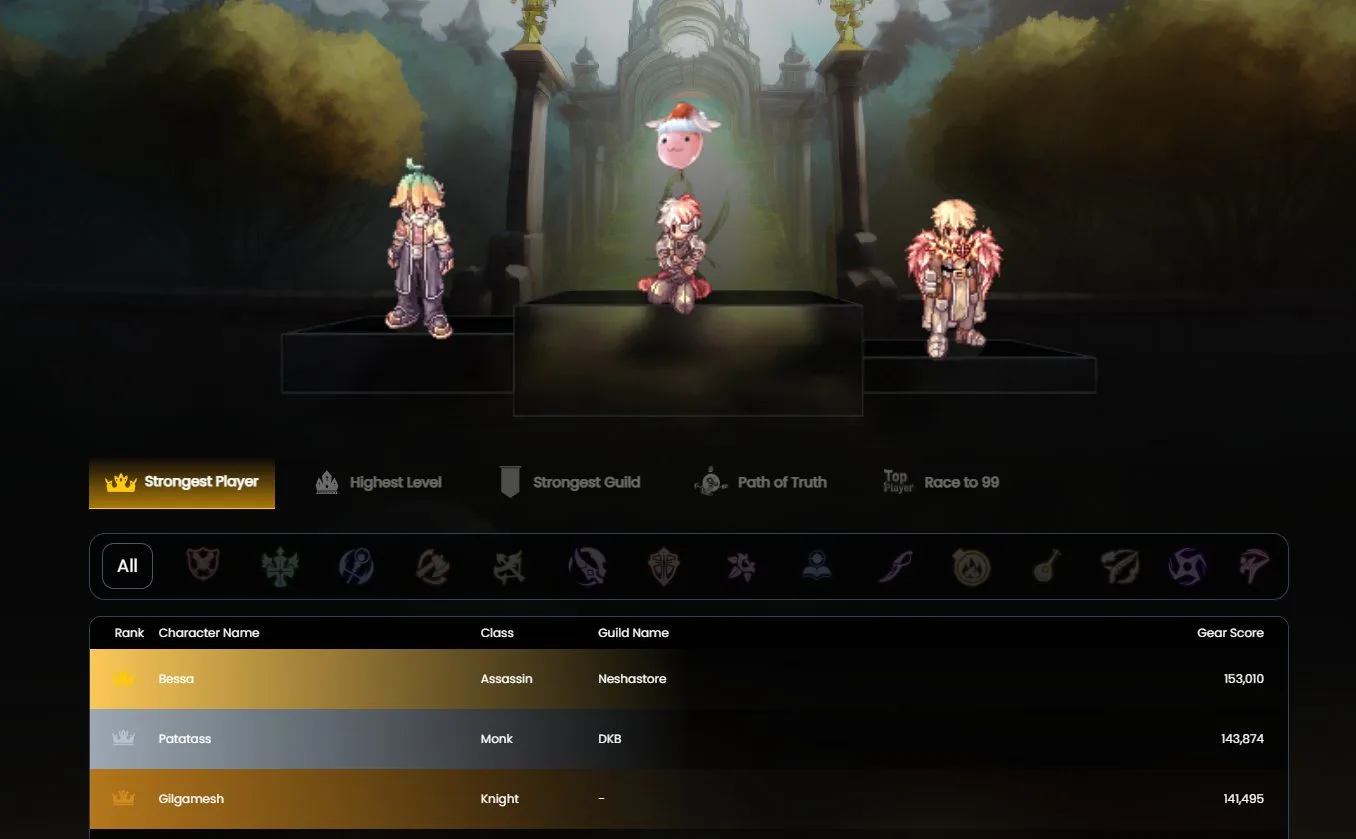1356x839 pixels.
Task: Filter by the purple shuriken class icon
Action: pos(1188,566)
